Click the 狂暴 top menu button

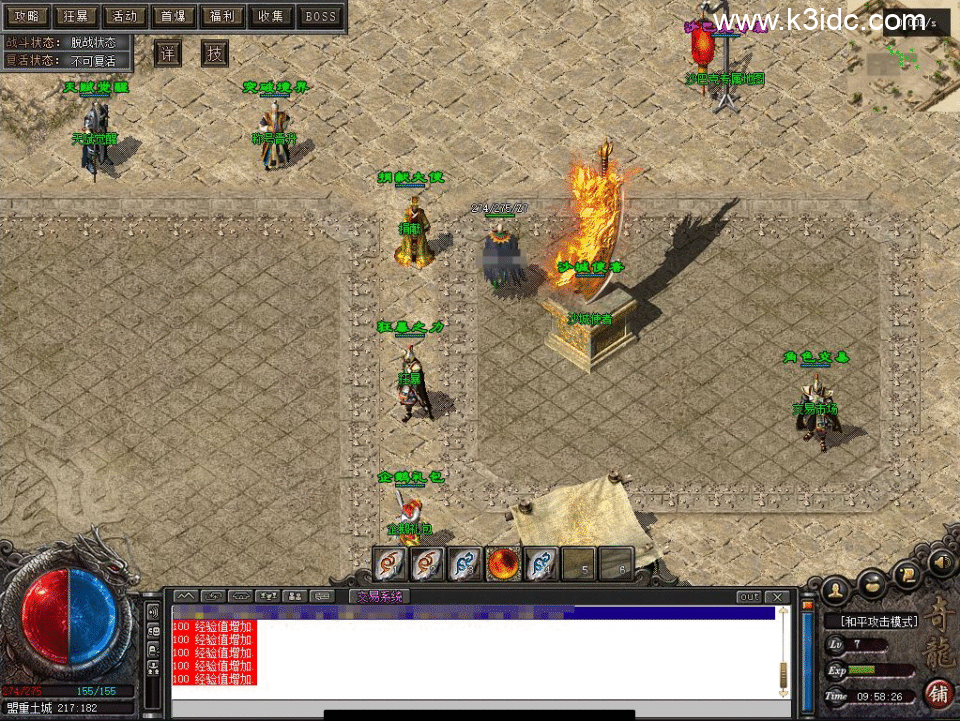point(75,16)
